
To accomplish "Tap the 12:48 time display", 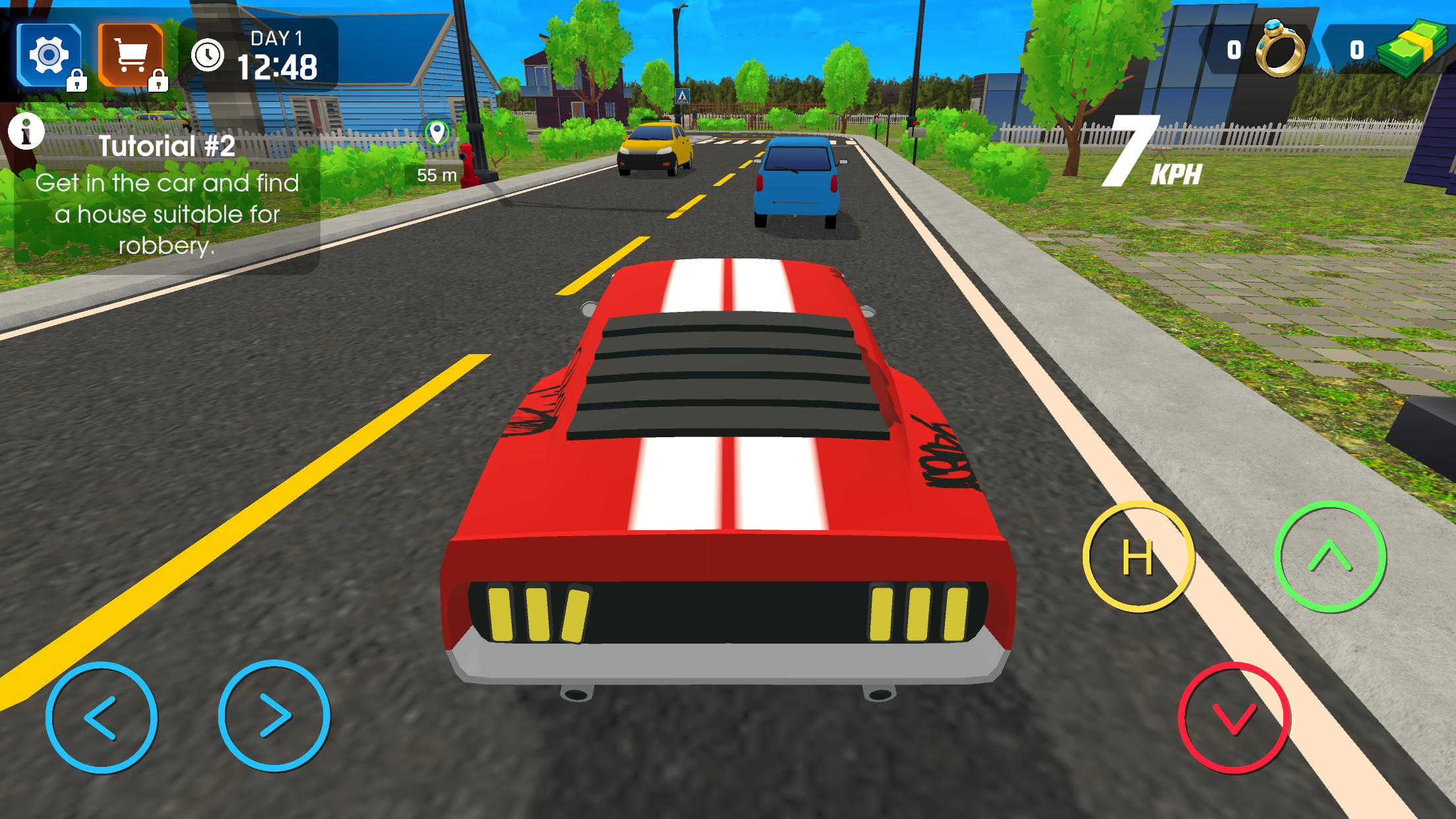I will click(x=280, y=67).
